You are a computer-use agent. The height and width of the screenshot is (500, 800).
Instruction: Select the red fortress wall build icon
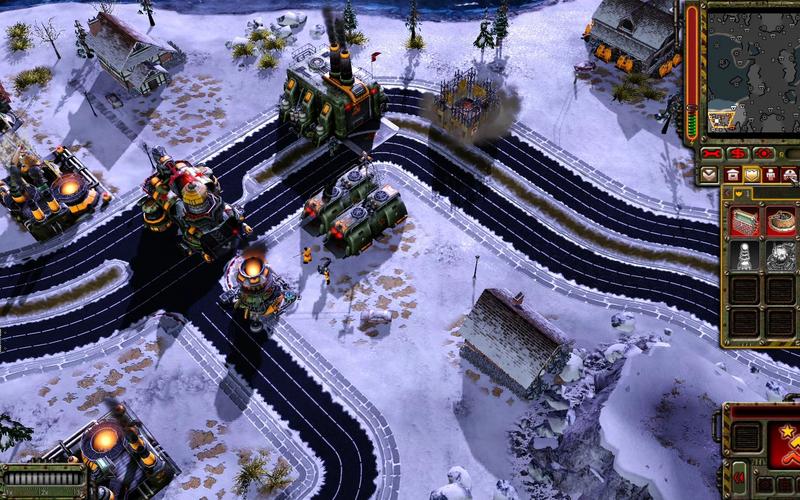click(x=744, y=221)
